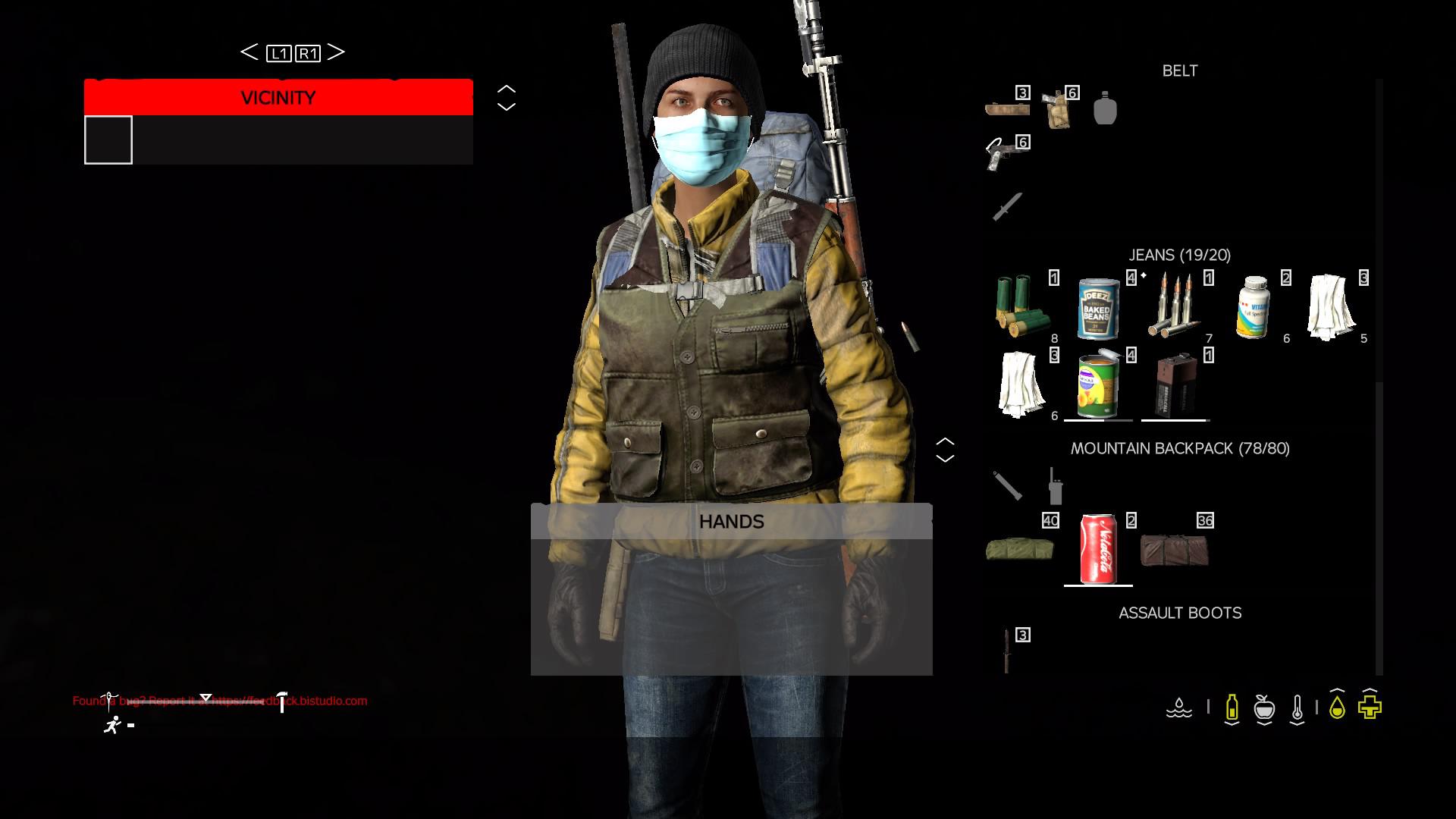Click the empty Vicinity item slot
Screen dimensions: 1456x819
pos(108,140)
